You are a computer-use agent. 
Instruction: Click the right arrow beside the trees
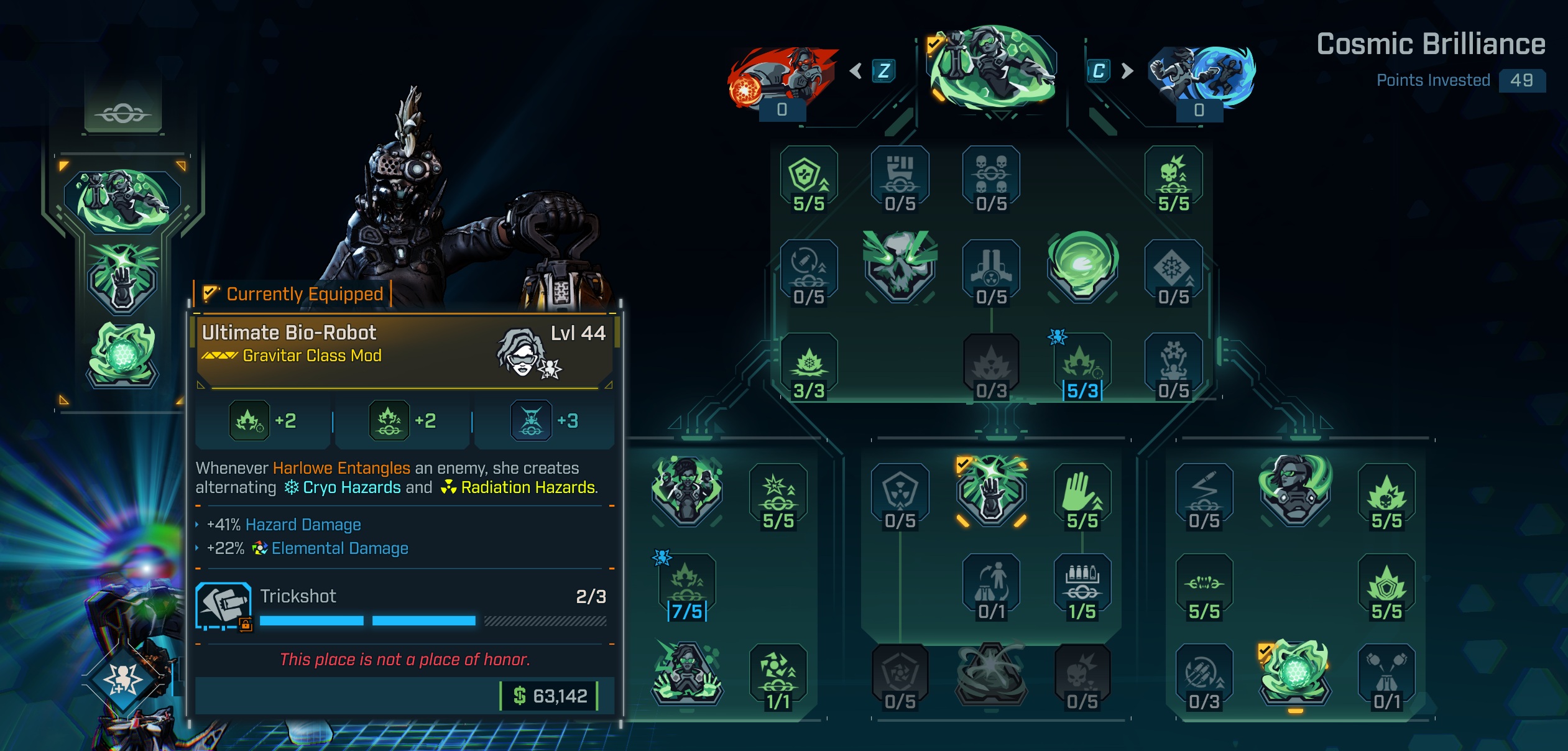click(1127, 71)
